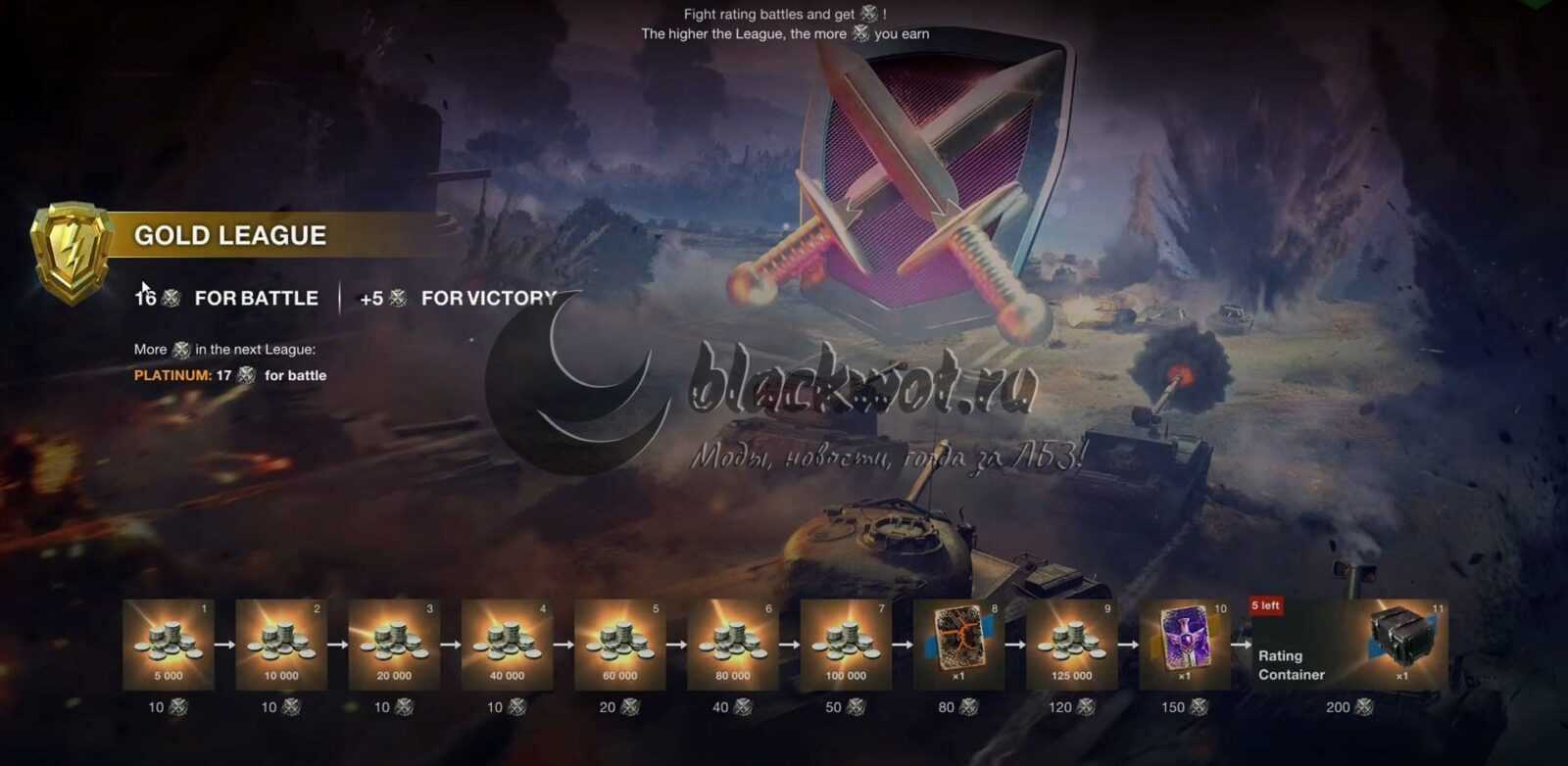
Task: Click the 60 000 credits reward tile
Action: pos(619,645)
